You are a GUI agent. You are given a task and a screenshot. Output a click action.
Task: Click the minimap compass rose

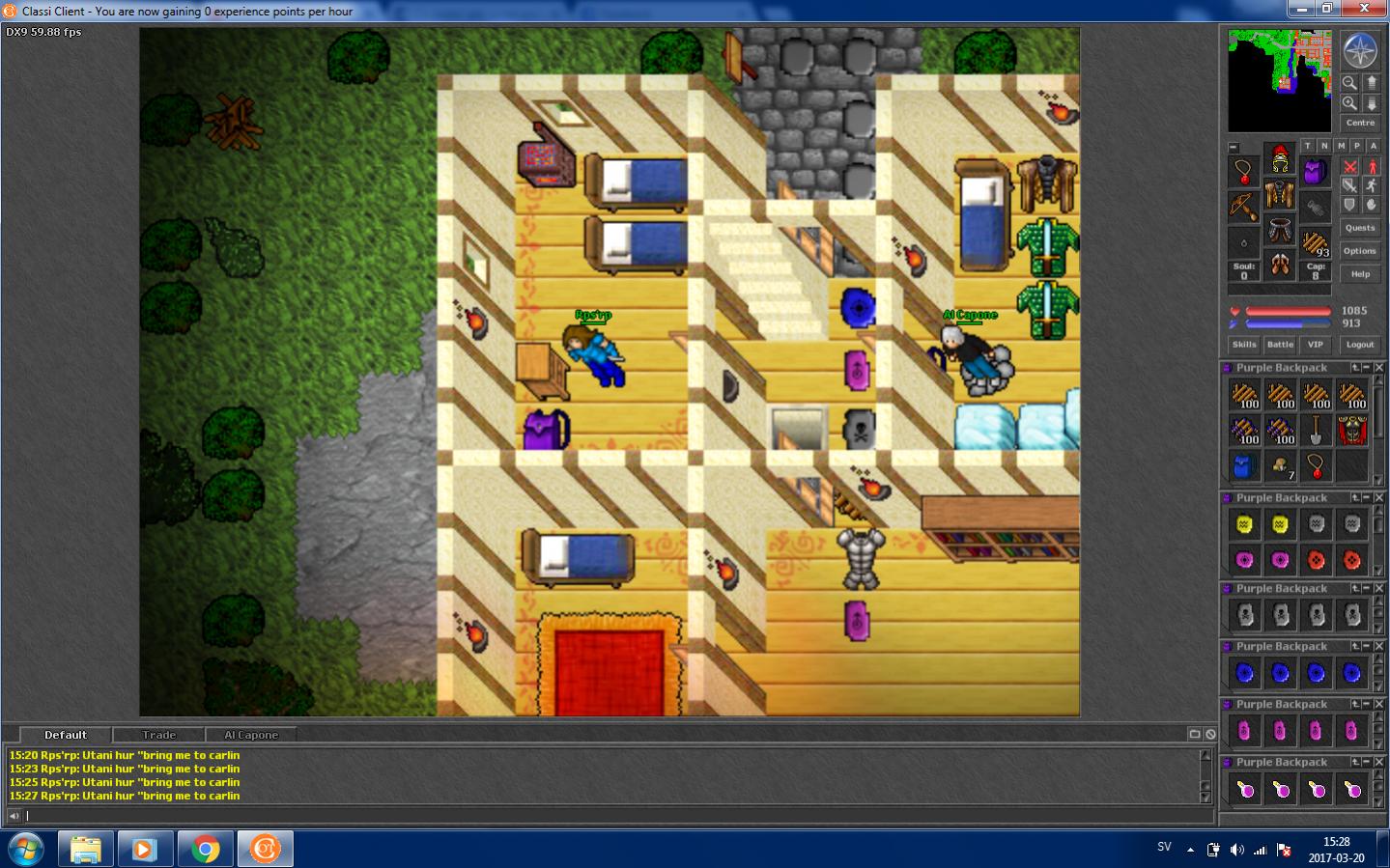click(x=1360, y=49)
